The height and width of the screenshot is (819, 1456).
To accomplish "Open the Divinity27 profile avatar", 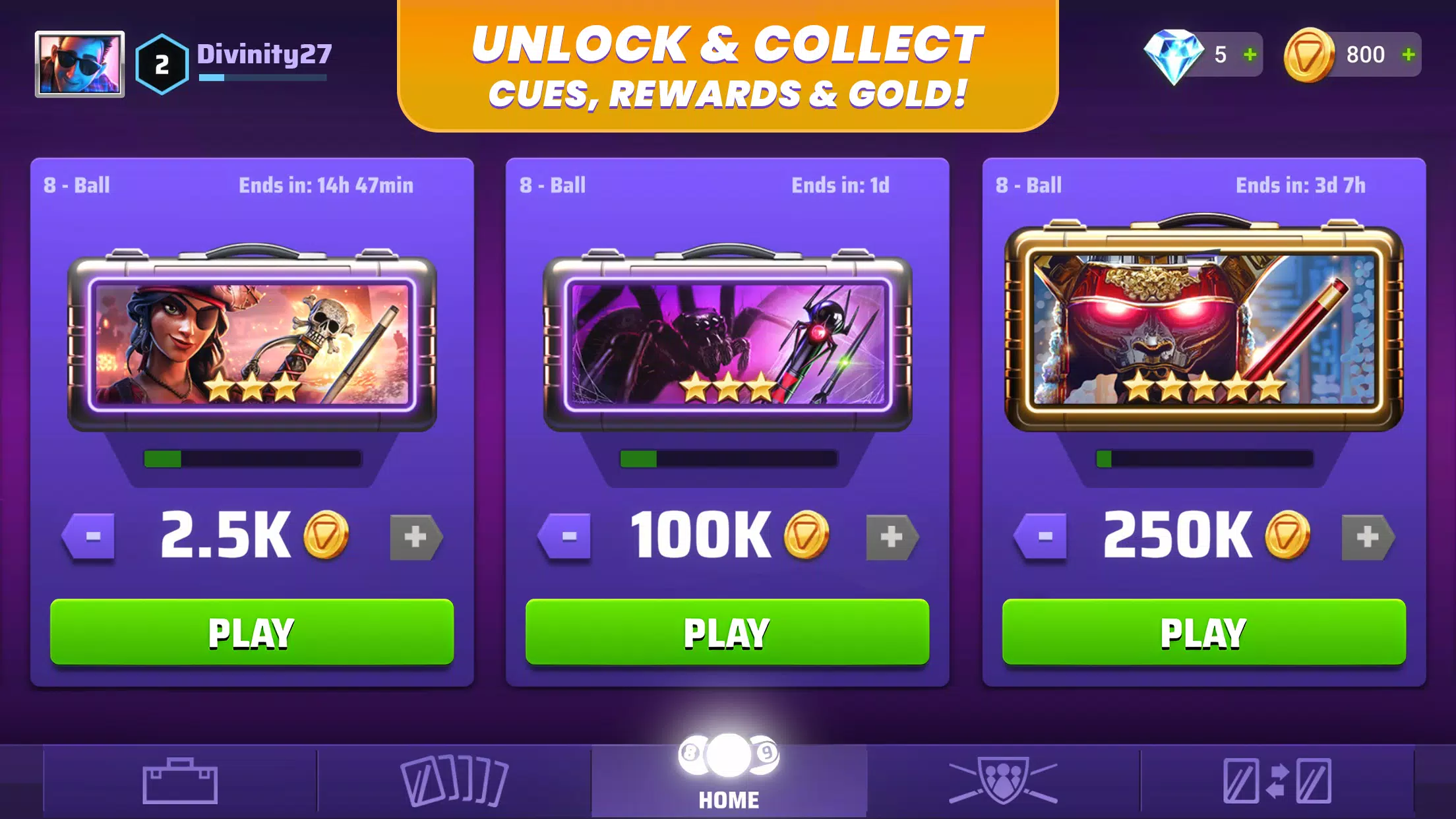I will point(80,65).
